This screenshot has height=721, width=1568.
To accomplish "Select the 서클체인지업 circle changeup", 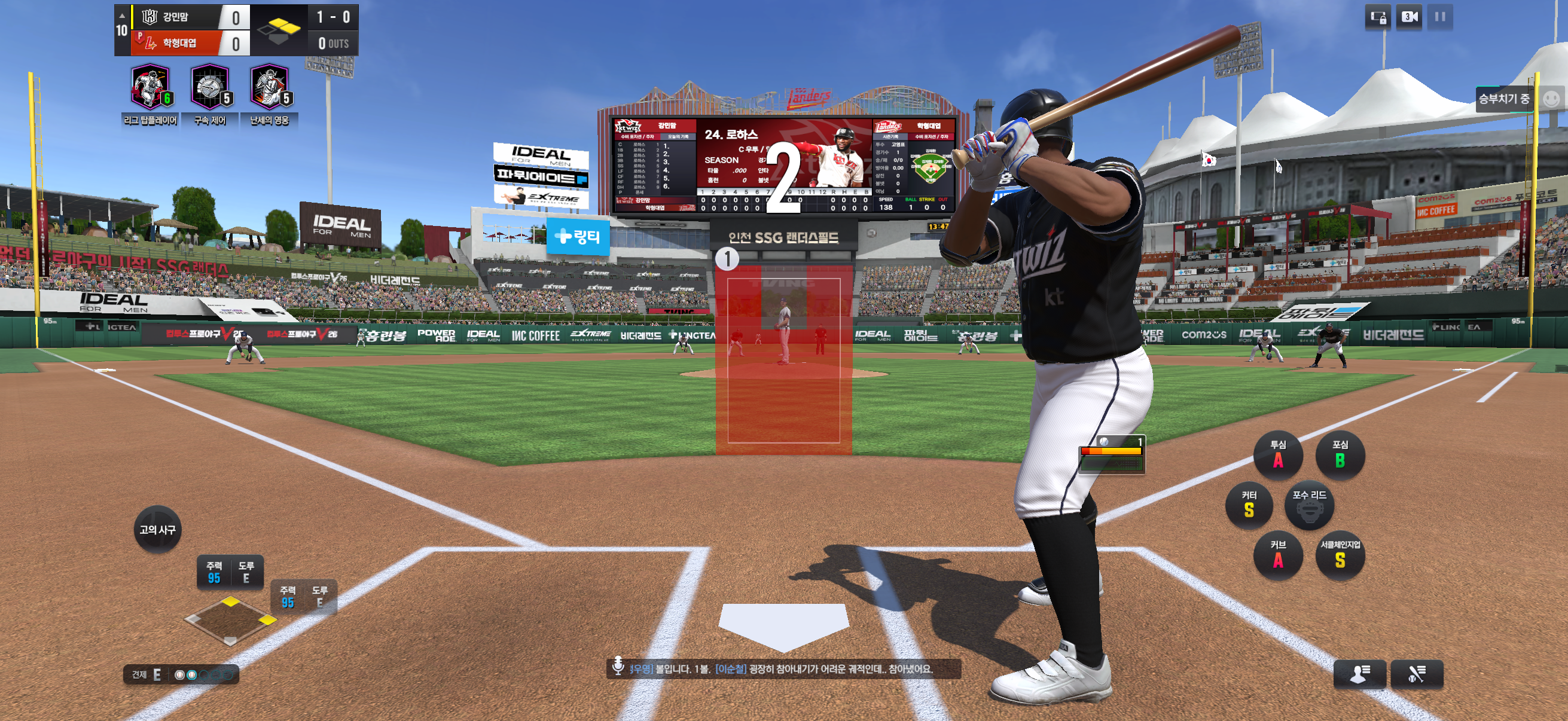I will click(1340, 555).
